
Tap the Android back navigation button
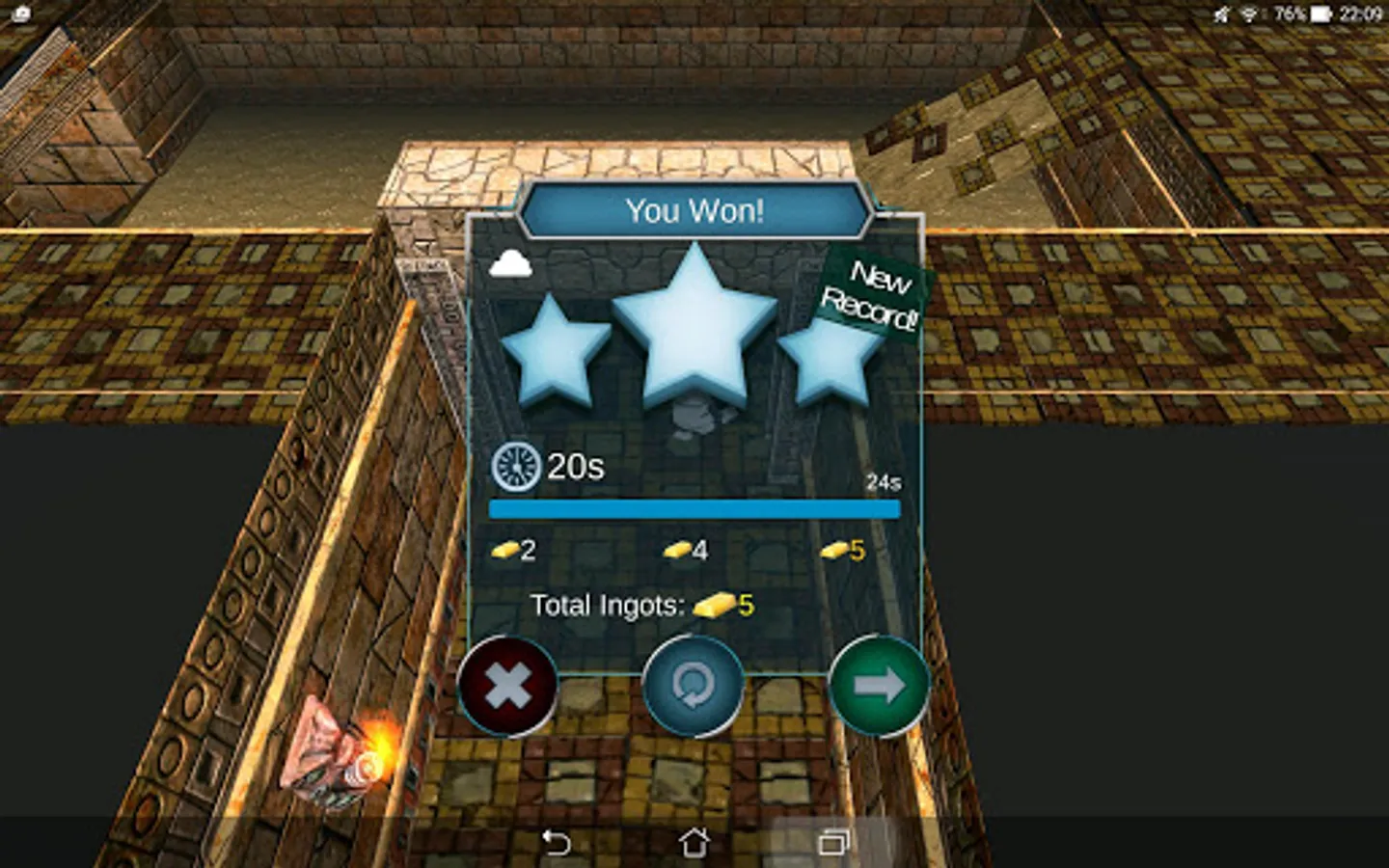tap(555, 842)
